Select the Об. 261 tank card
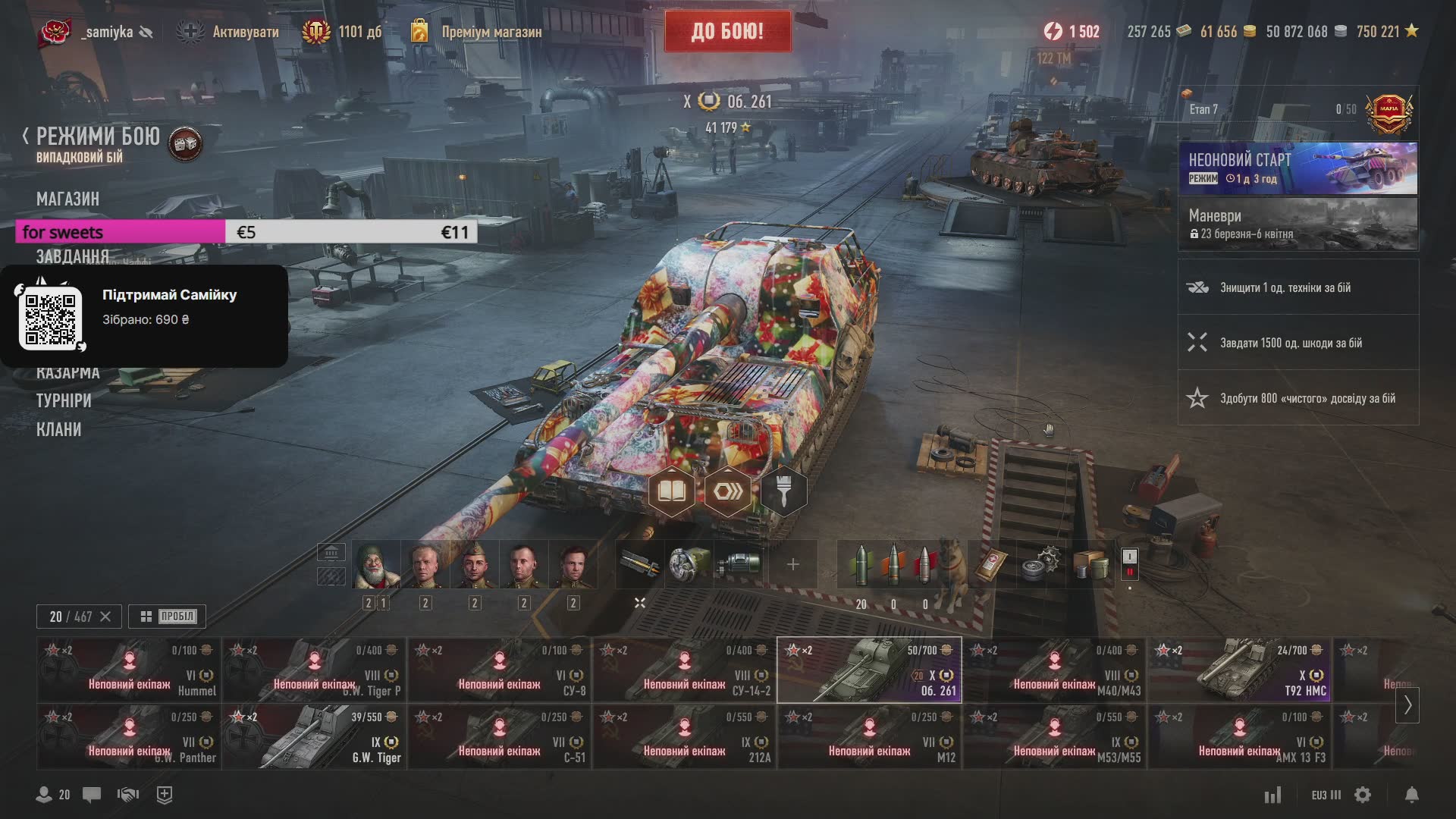Viewport: 1456px width, 819px height. click(x=869, y=670)
